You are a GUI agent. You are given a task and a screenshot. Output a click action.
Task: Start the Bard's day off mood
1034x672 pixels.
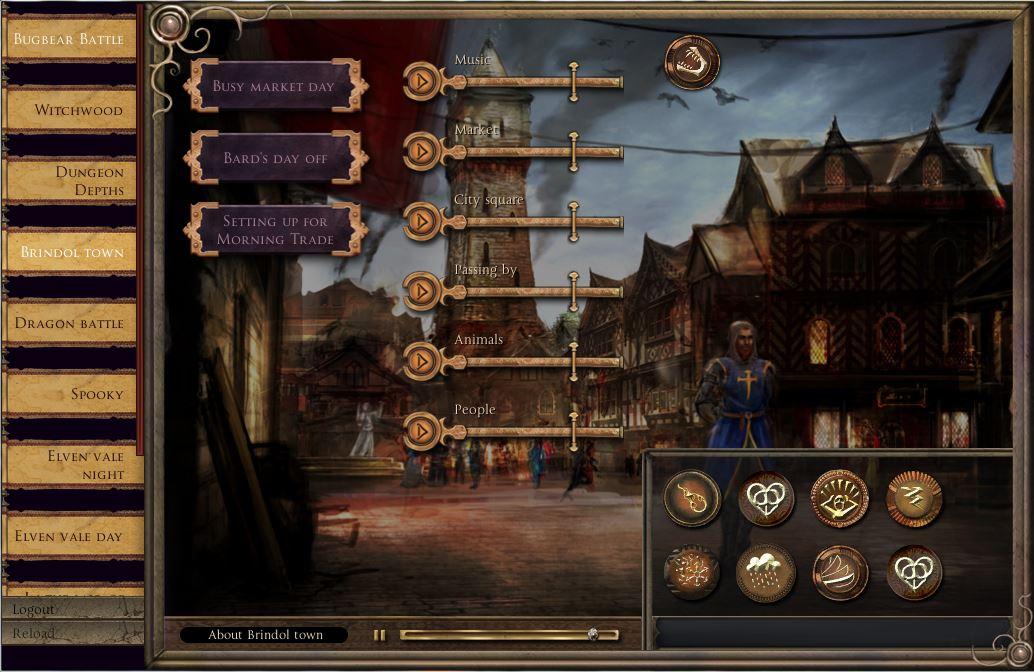274,158
